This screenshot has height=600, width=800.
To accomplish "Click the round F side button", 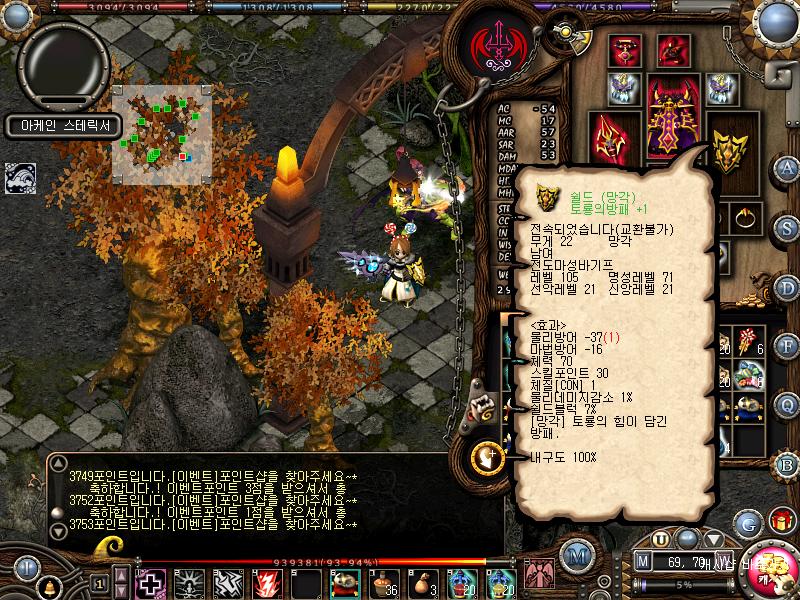I will click(x=787, y=346).
